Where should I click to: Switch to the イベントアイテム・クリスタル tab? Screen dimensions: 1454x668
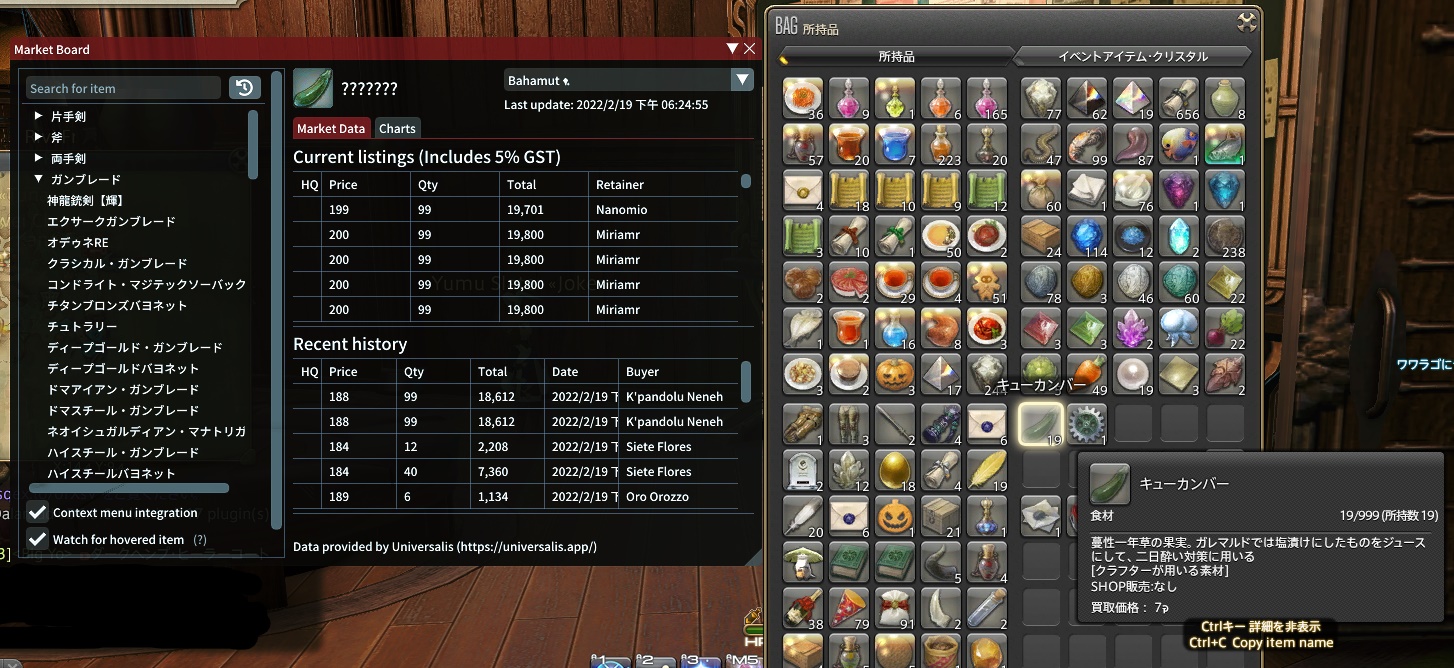point(1132,56)
